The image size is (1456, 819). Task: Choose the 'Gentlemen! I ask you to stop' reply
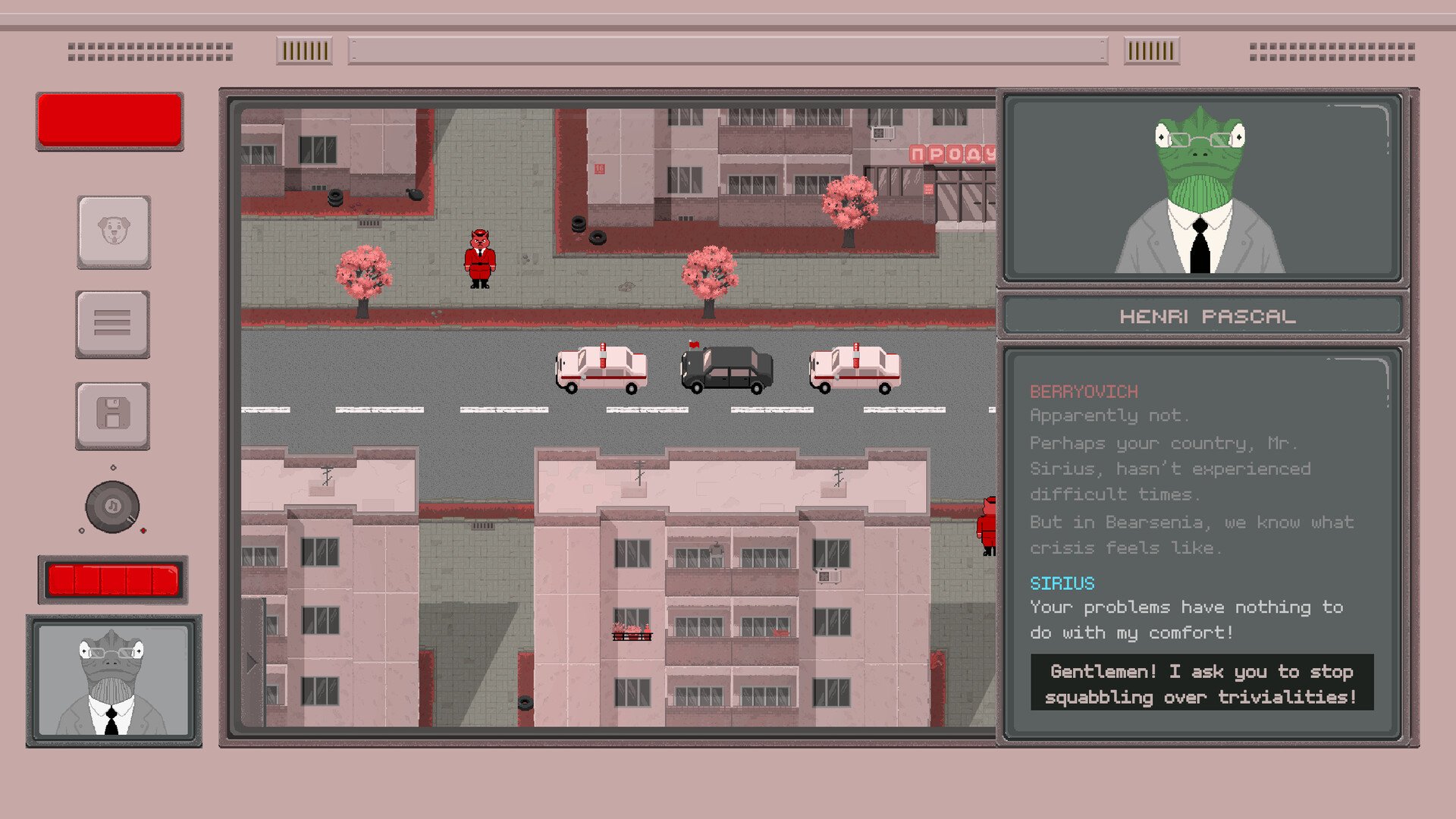pos(1201,683)
